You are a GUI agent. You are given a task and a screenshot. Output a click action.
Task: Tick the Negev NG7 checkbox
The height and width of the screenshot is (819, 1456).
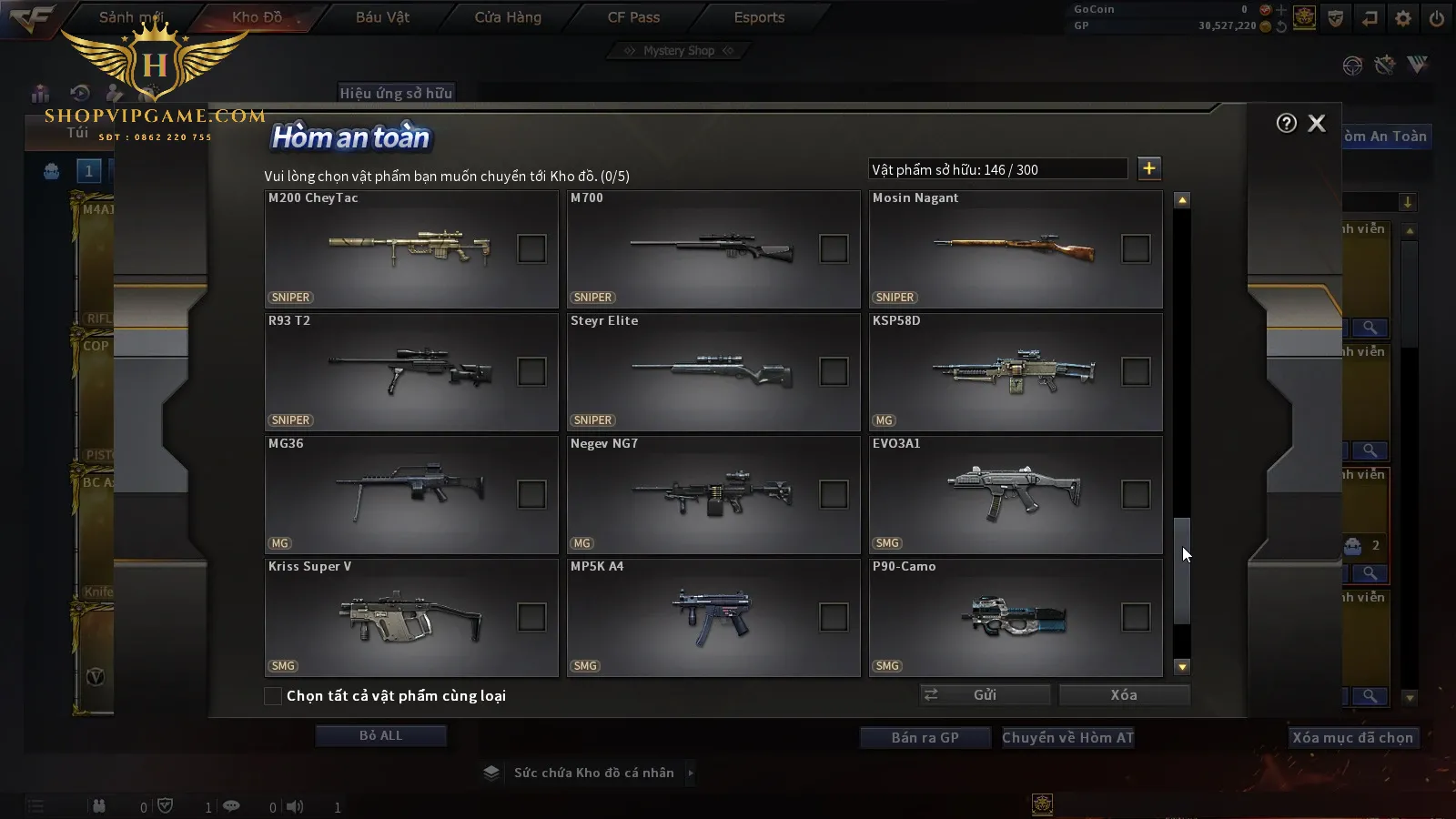tap(834, 494)
